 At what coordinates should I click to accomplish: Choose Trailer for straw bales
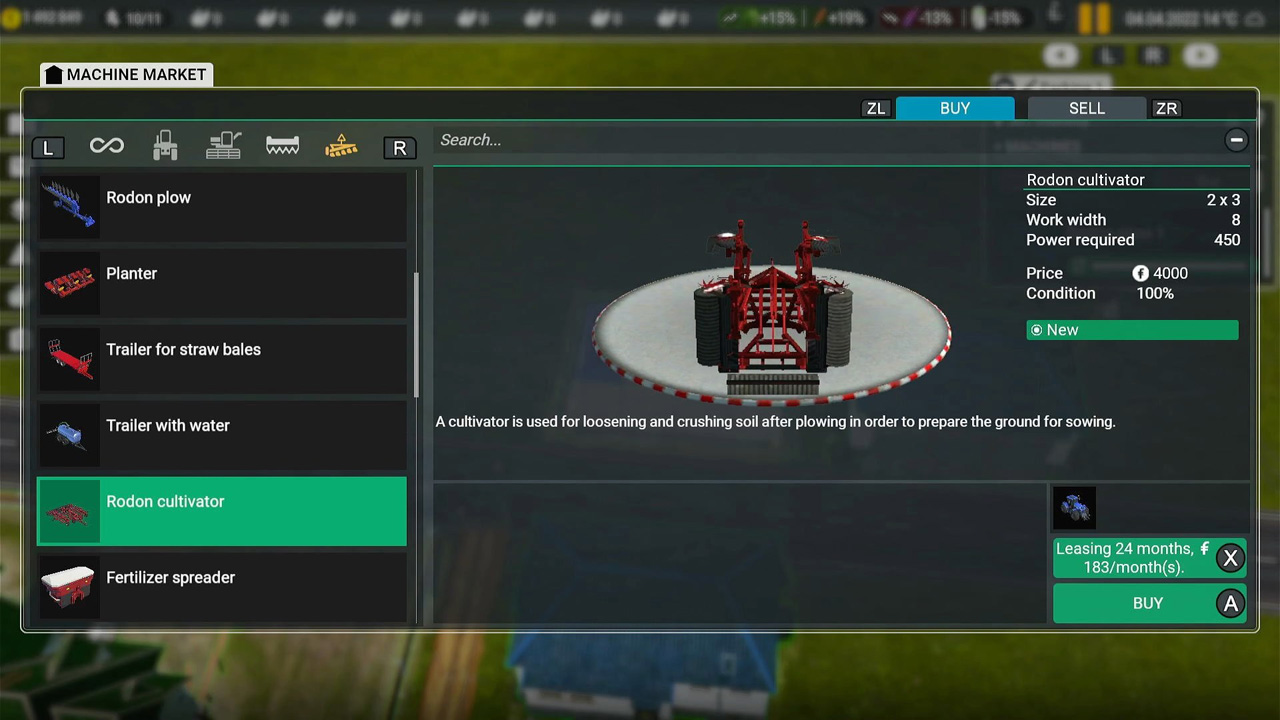pyautogui.click(x=221, y=358)
